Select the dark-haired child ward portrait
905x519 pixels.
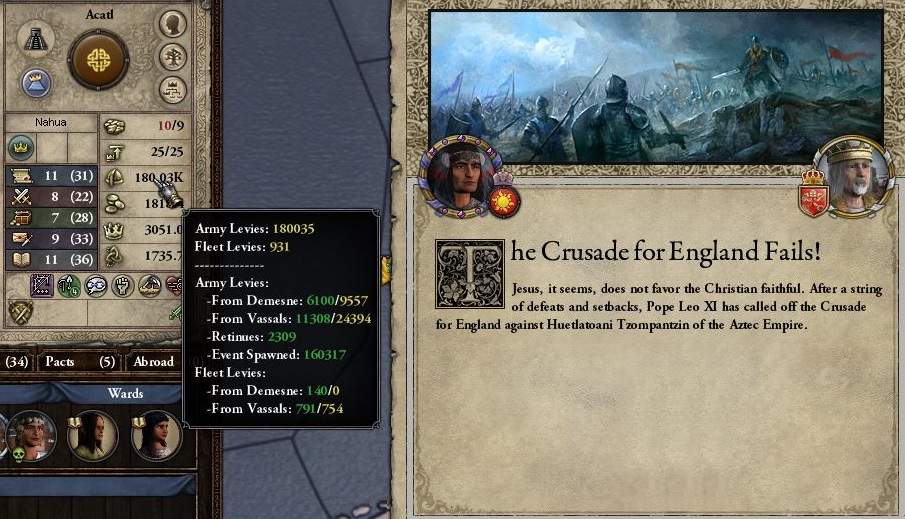coord(155,435)
